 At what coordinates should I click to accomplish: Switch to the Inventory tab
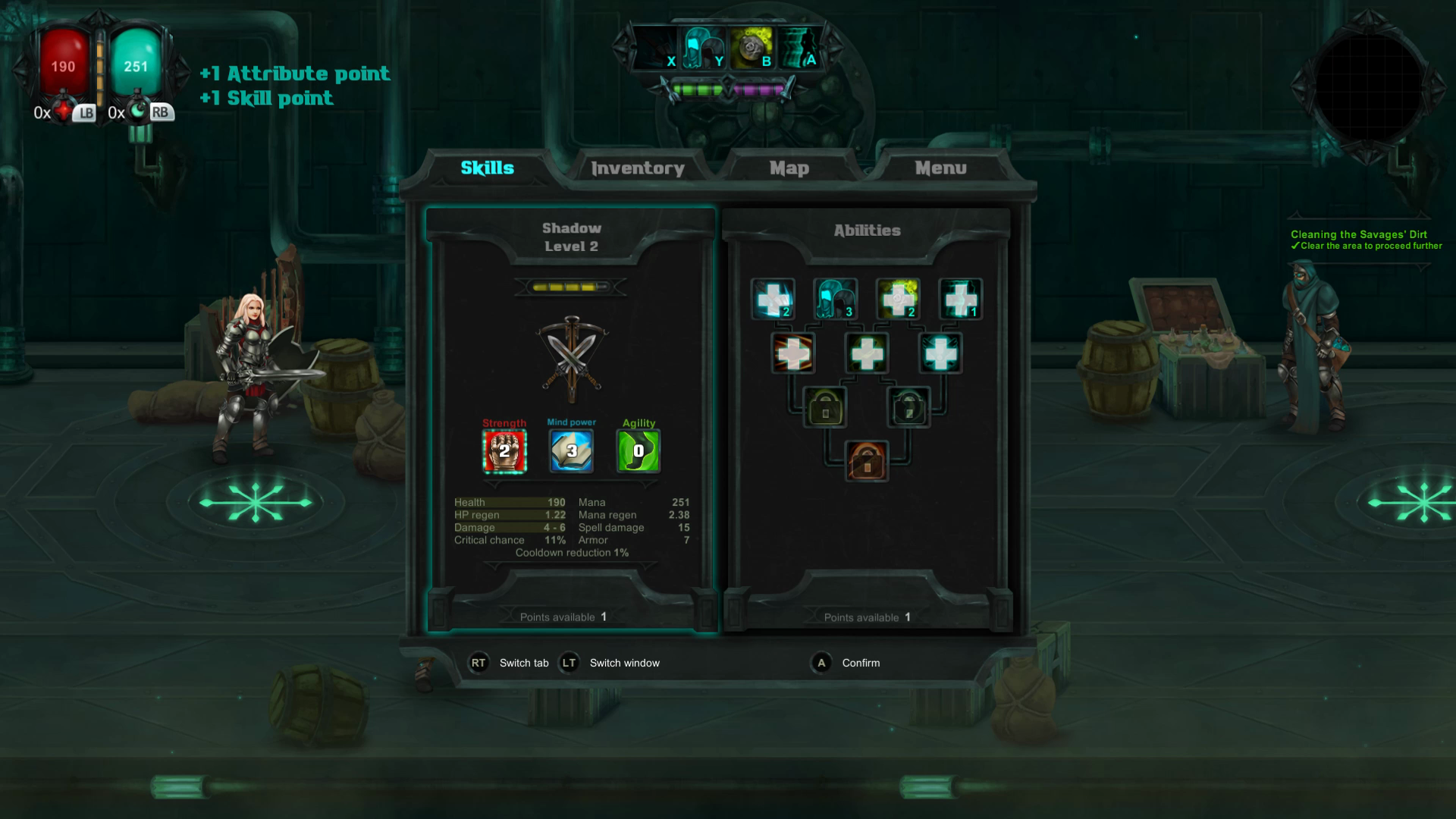coord(639,168)
